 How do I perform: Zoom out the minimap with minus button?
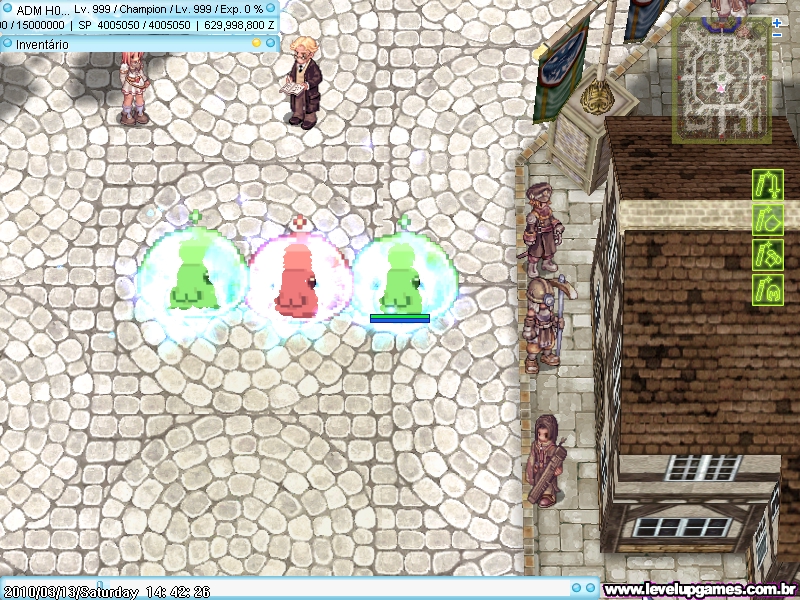777,35
